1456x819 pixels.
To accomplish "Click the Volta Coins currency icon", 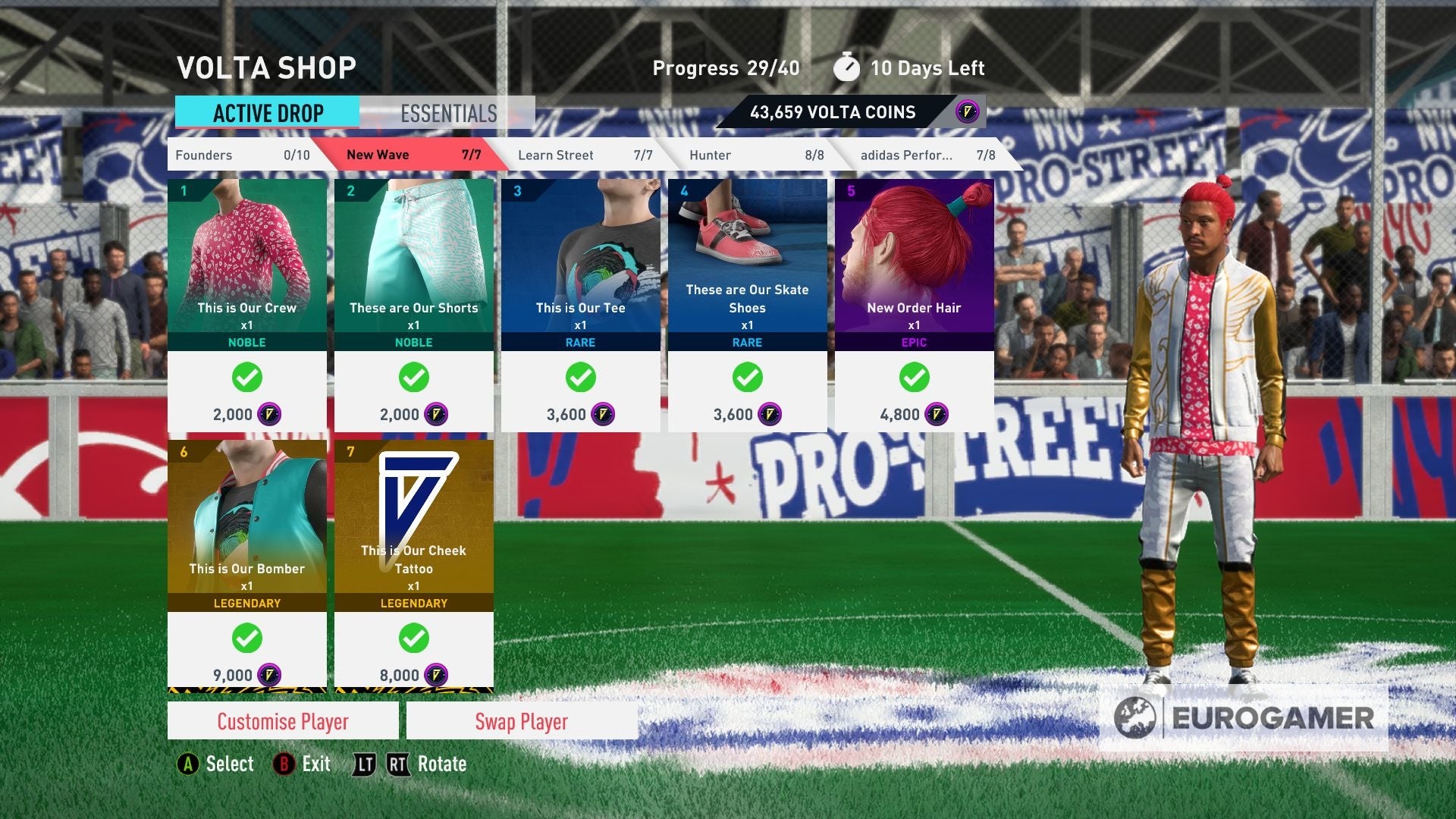I will click(x=968, y=111).
